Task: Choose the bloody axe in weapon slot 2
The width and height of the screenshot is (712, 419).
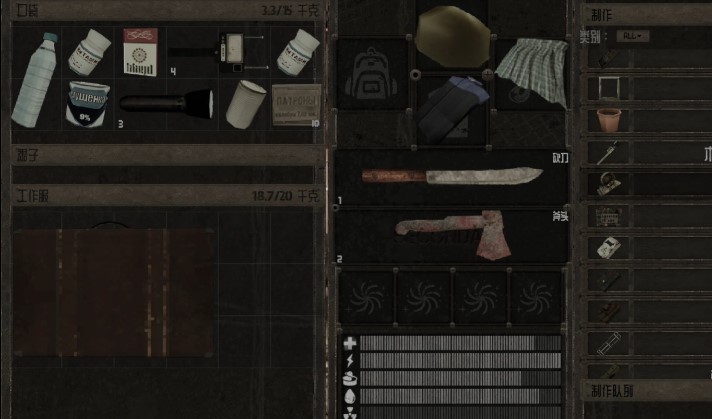Action: pyautogui.click(x=452, y=235)
